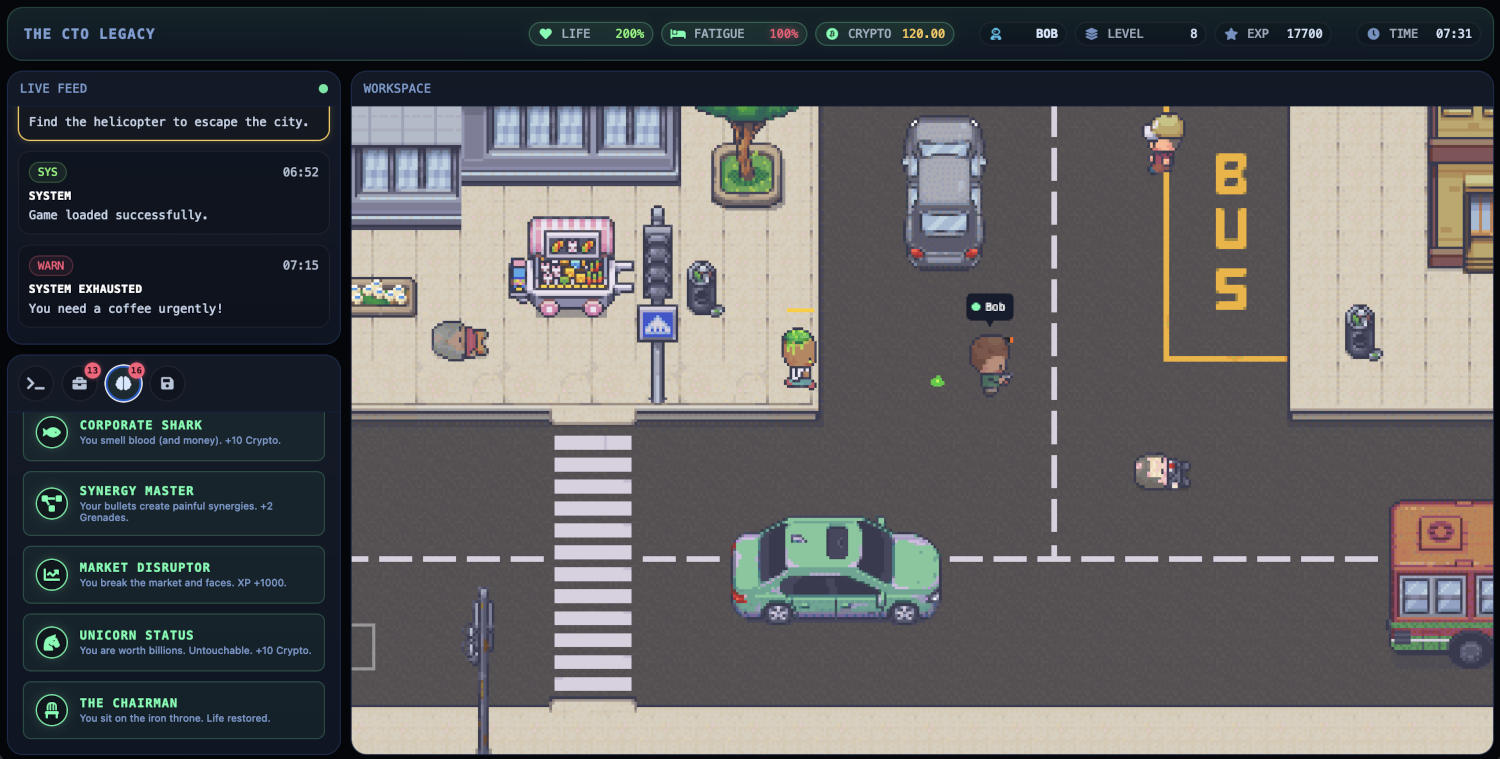Open the terminal prompt tab

(x=36, y=383)
